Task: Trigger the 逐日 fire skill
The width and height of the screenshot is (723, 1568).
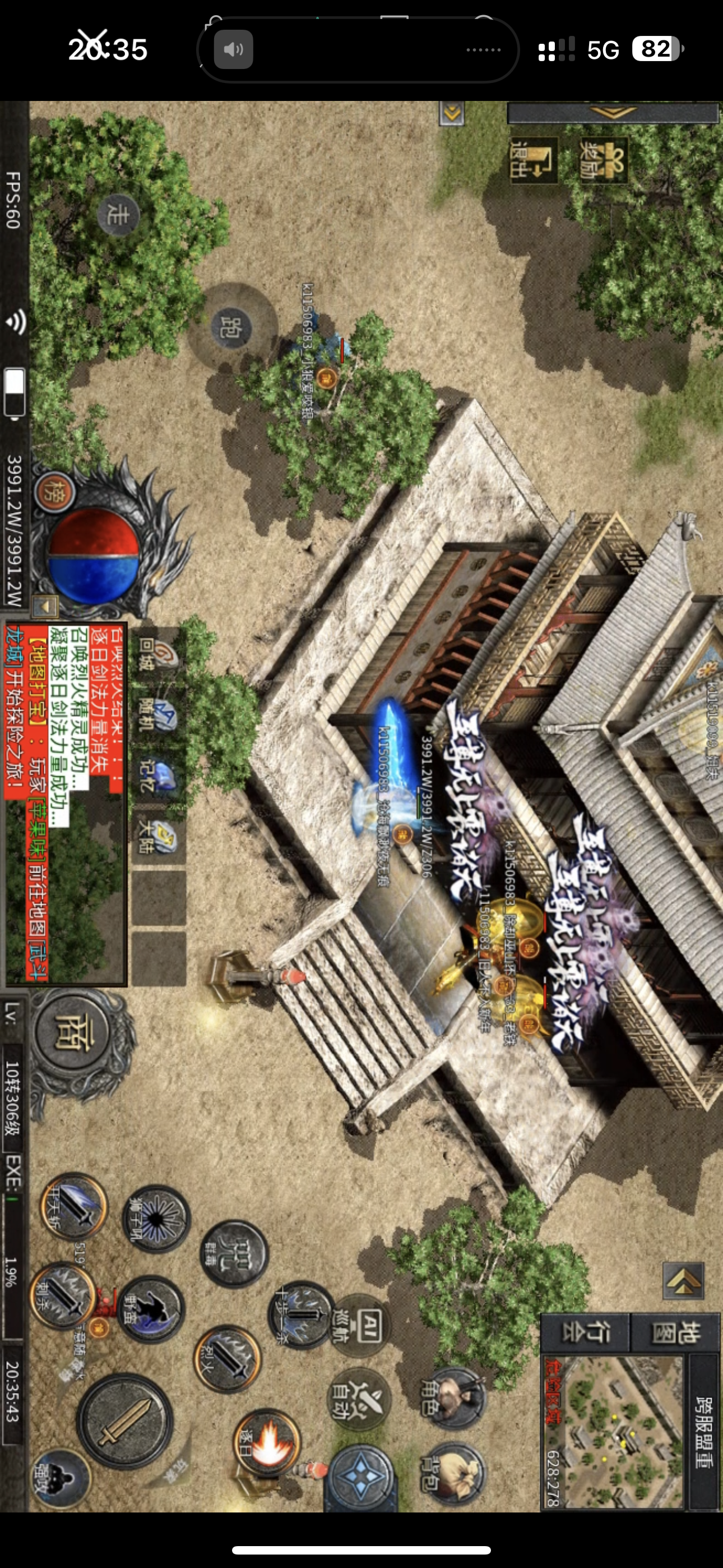Action: pos(267,1442)
